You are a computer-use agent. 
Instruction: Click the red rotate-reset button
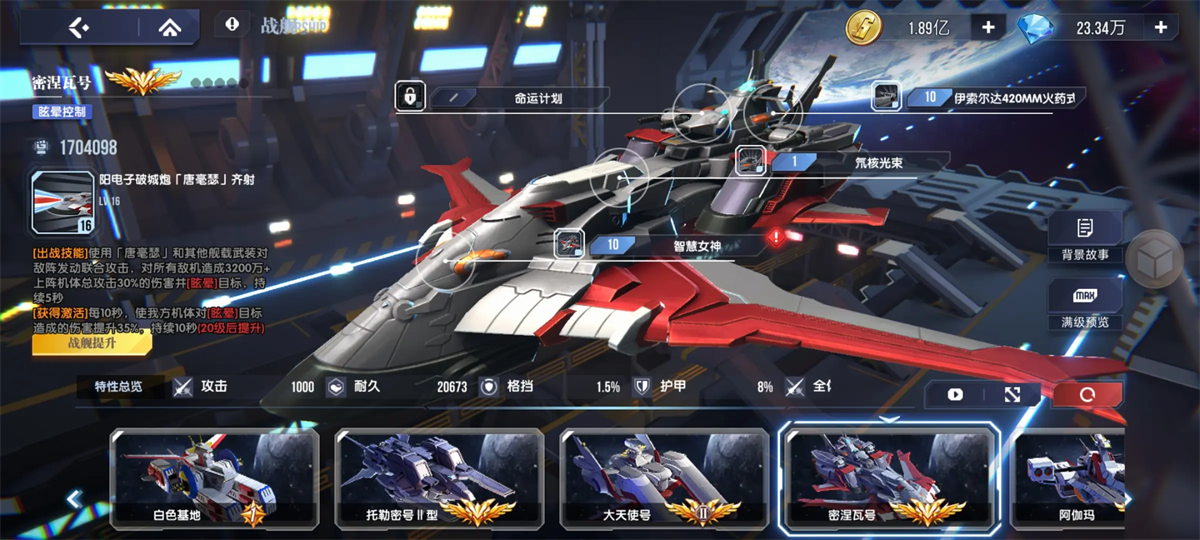(1087, 395)
